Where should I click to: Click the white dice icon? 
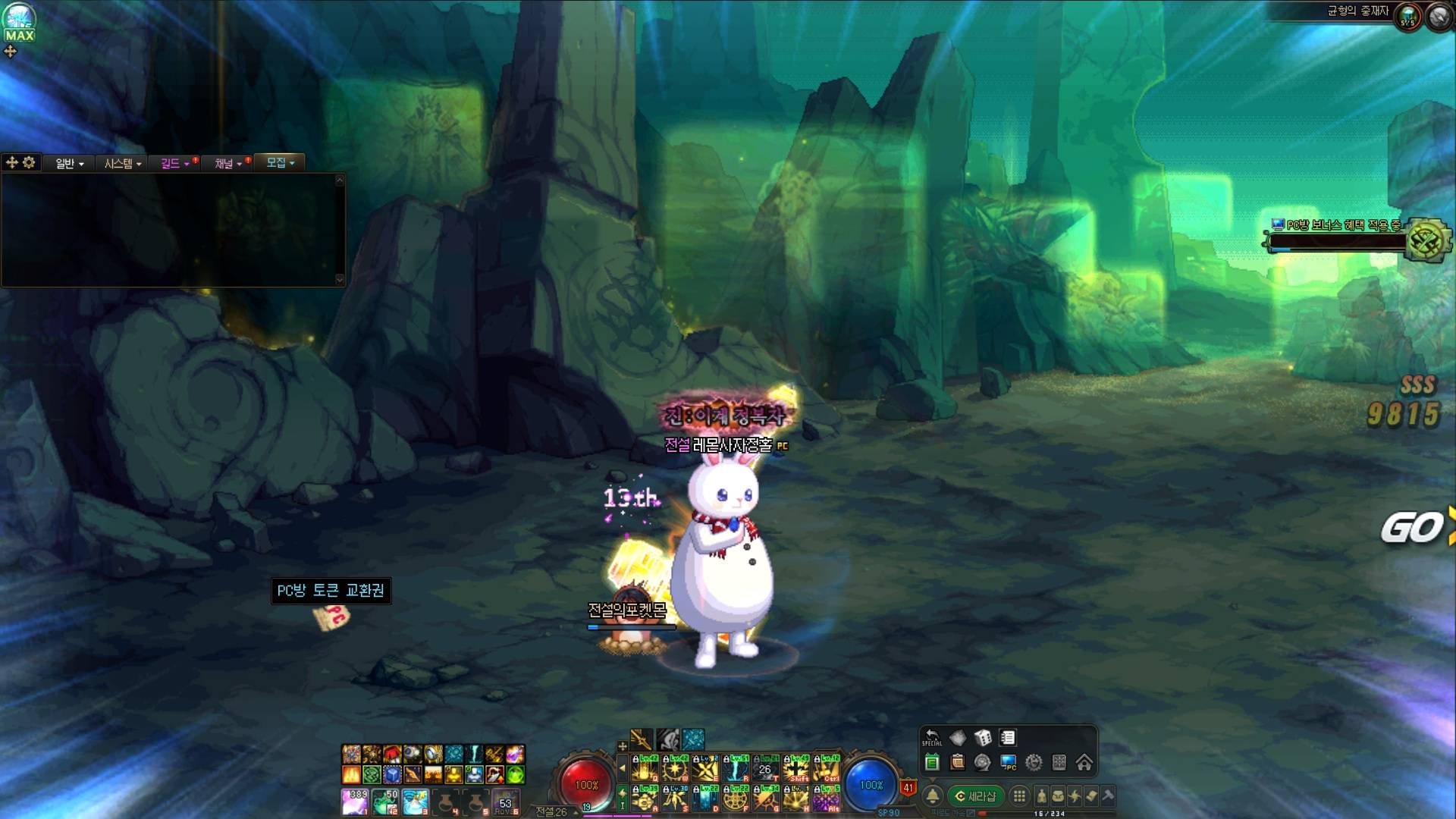tap(983, 738)
